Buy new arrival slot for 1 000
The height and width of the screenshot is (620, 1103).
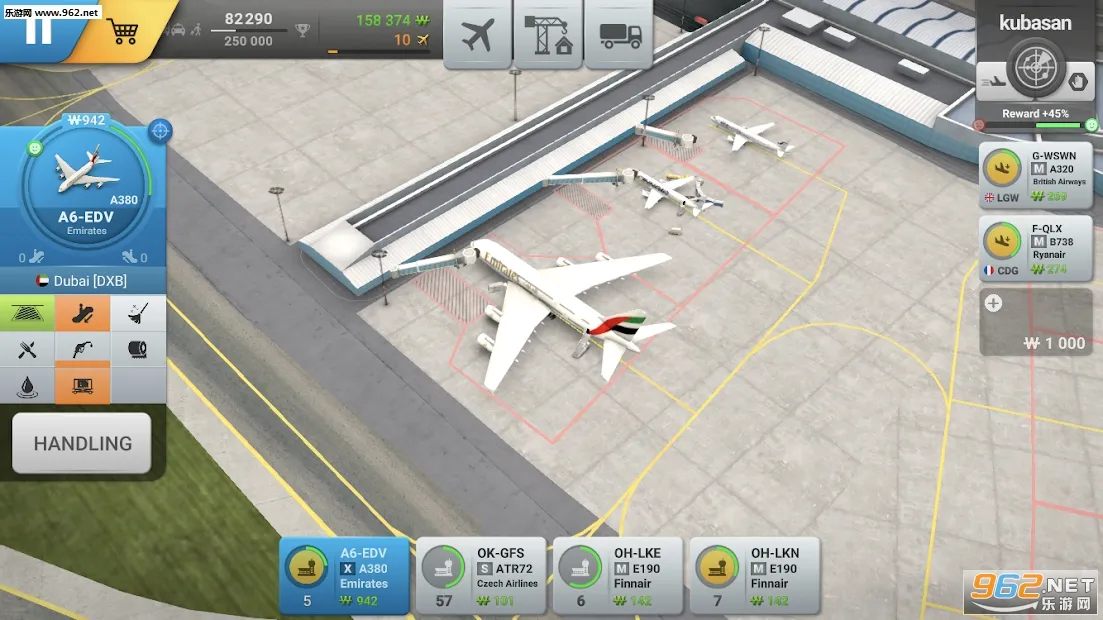tap(1035, 323)
